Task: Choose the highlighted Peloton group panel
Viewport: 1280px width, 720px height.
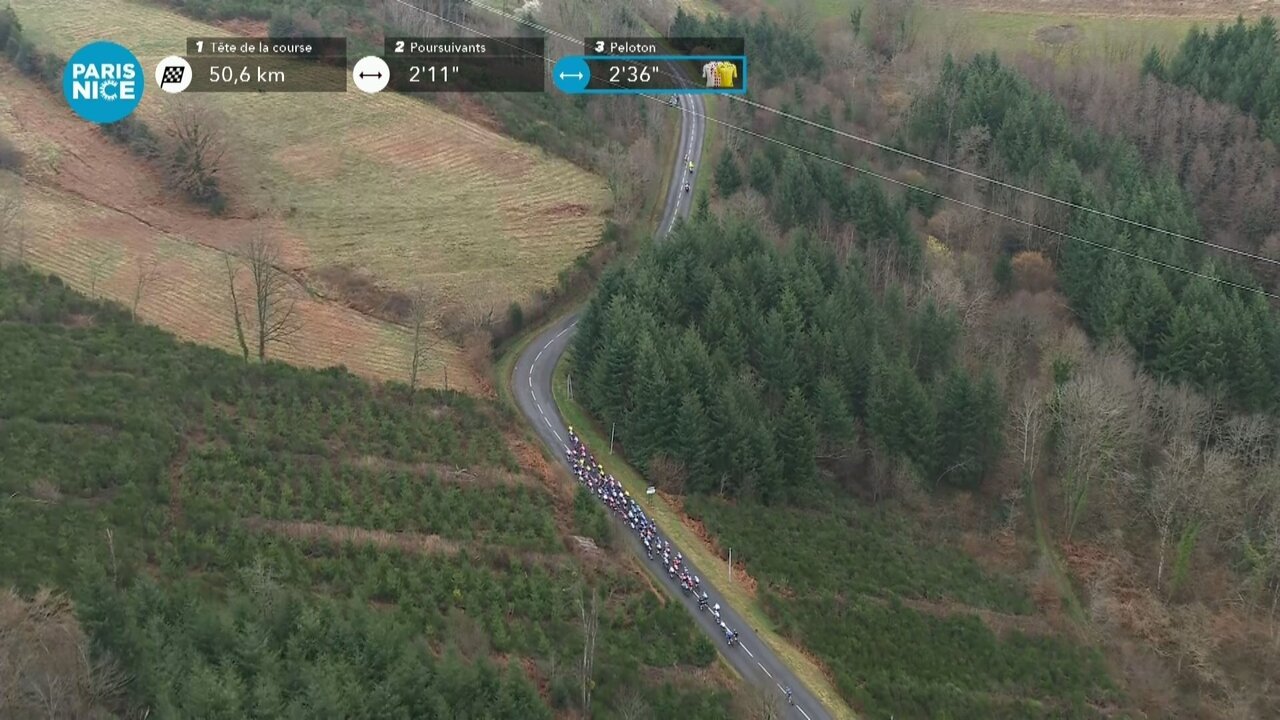Action: tap(648, 66)
